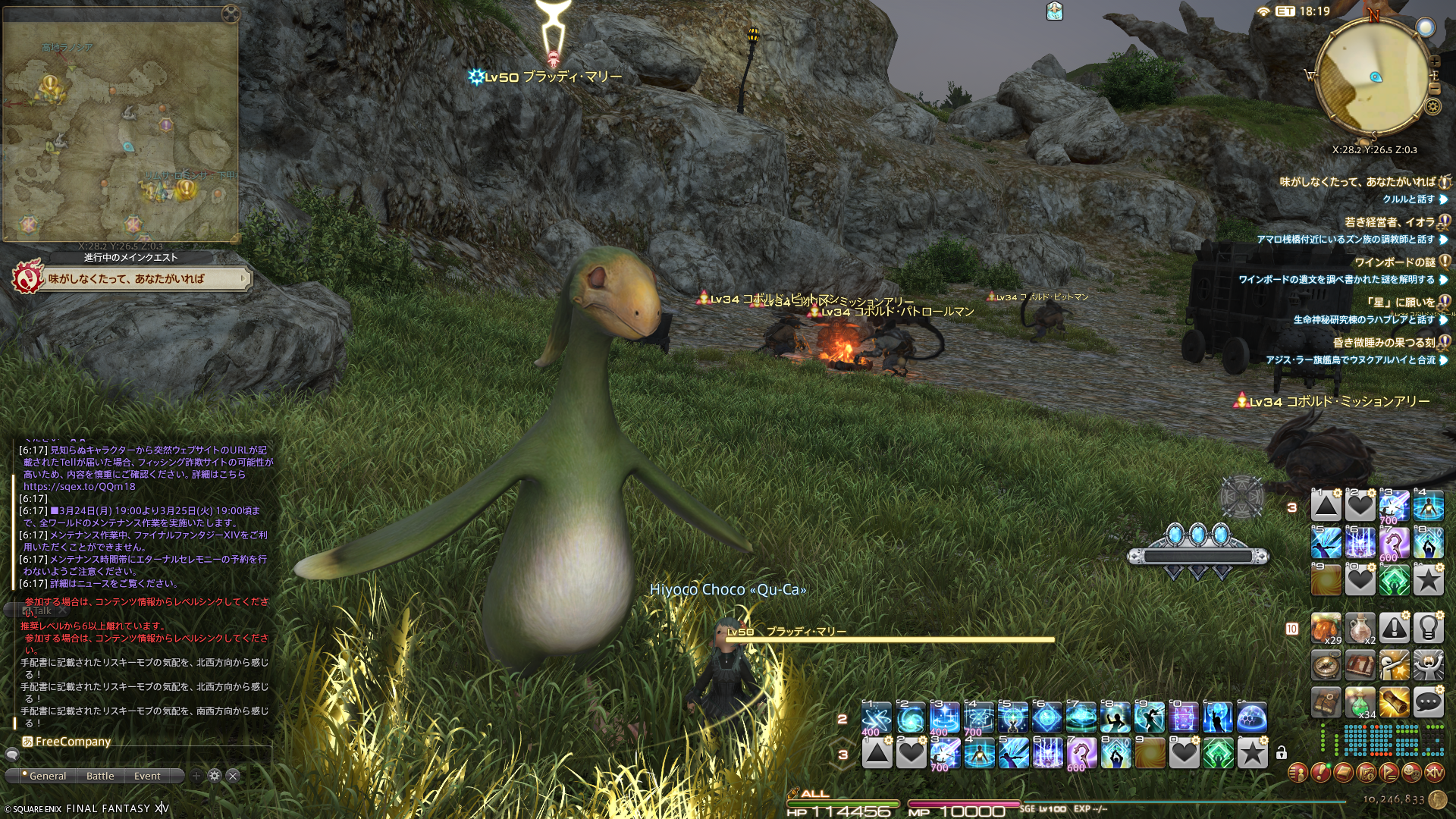This screenshot has height=819, width=1456.
Task: Toggle the hotbar padlock icon
Action: (1281, 753)
